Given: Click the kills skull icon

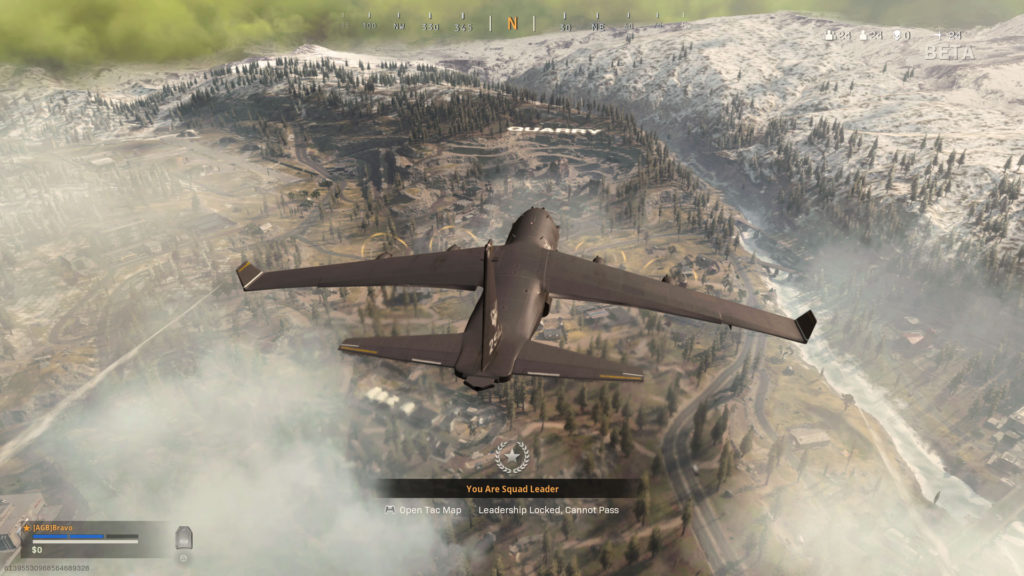Looking at the screenshot, I should [896, 36].
